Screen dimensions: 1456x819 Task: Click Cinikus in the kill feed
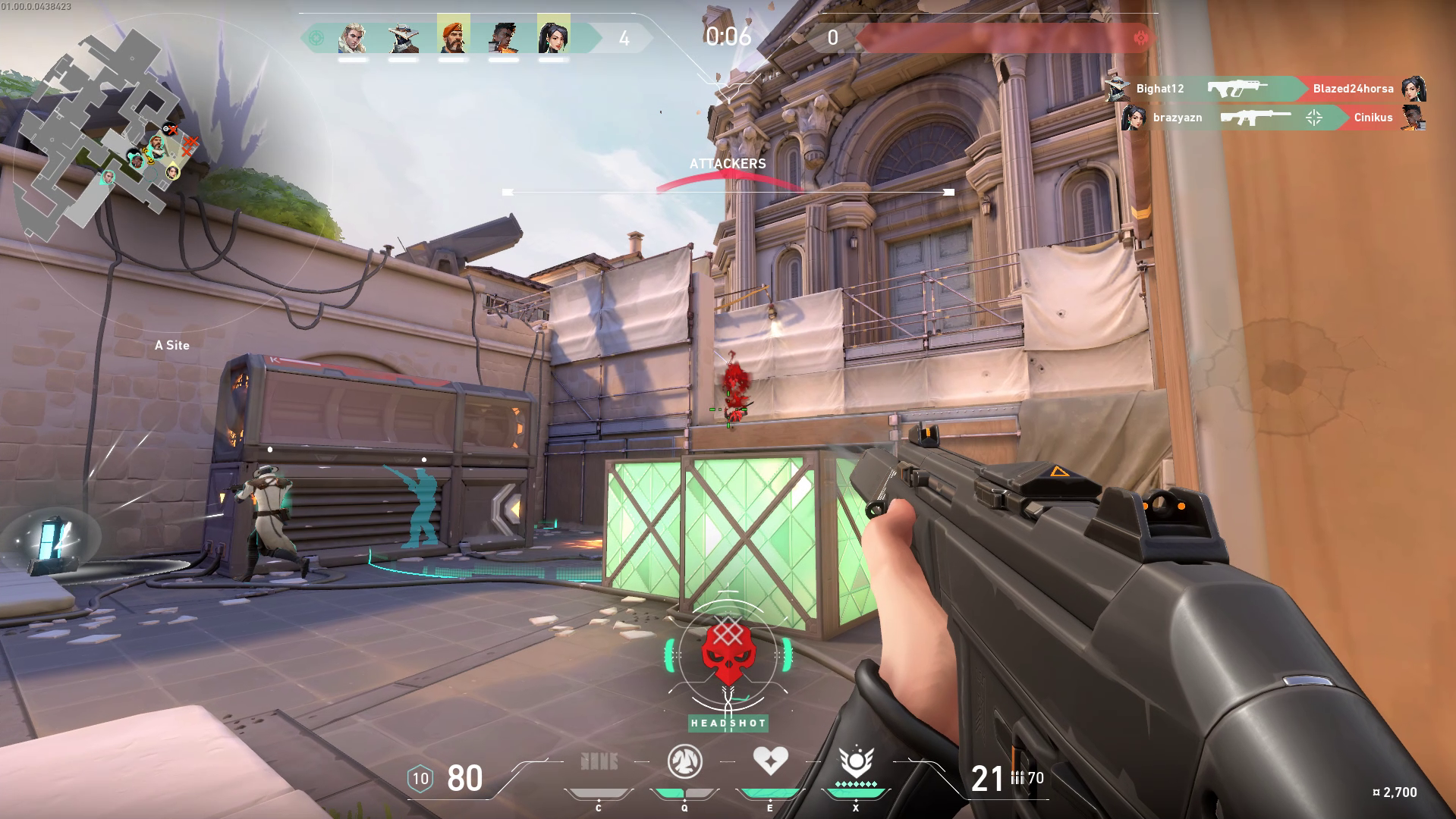[1373, 118]
